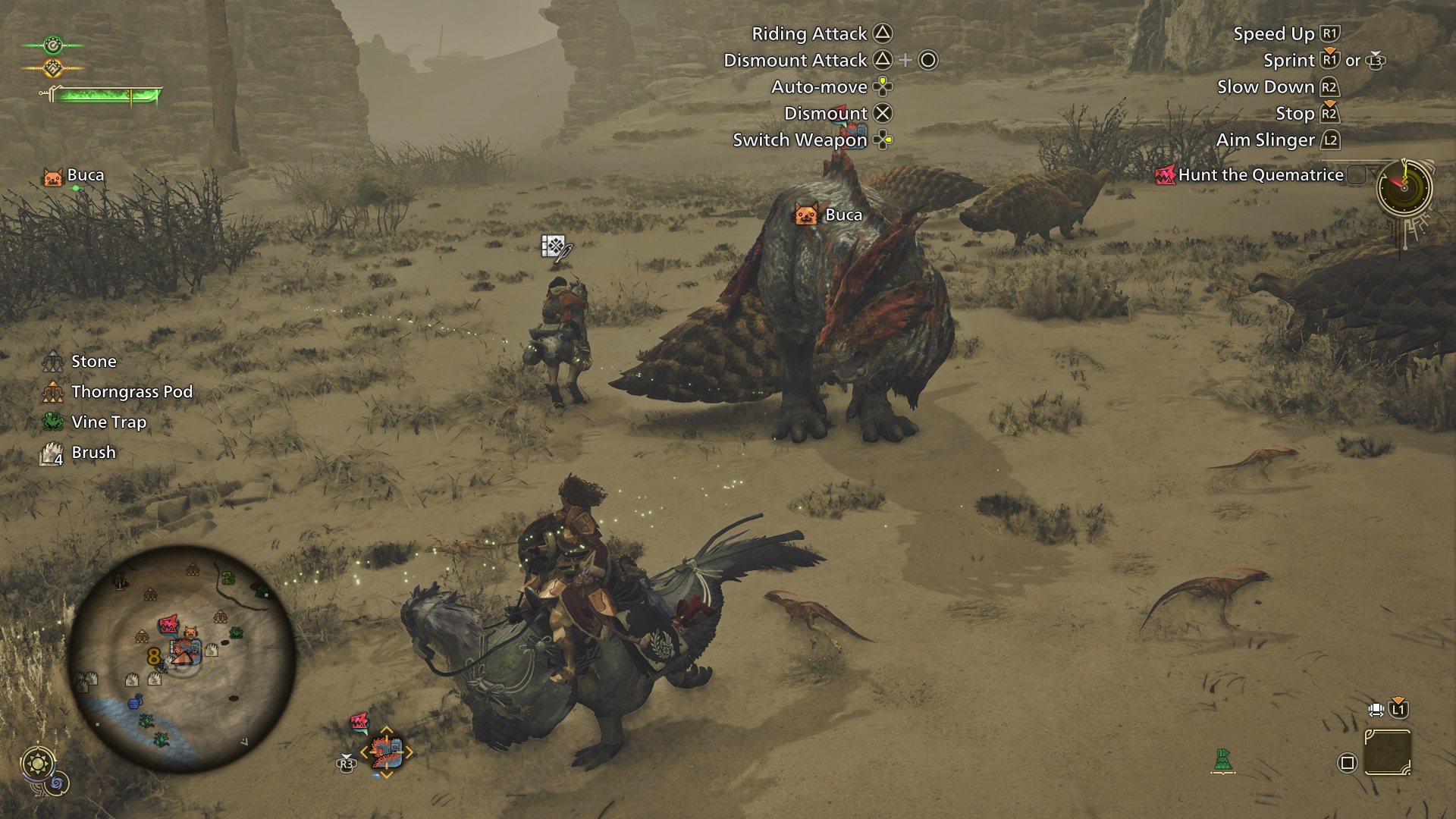This screenshot has height=819, width=1456.
Task: Click the Quematrice target icon above R3
Action: [387, 752]
